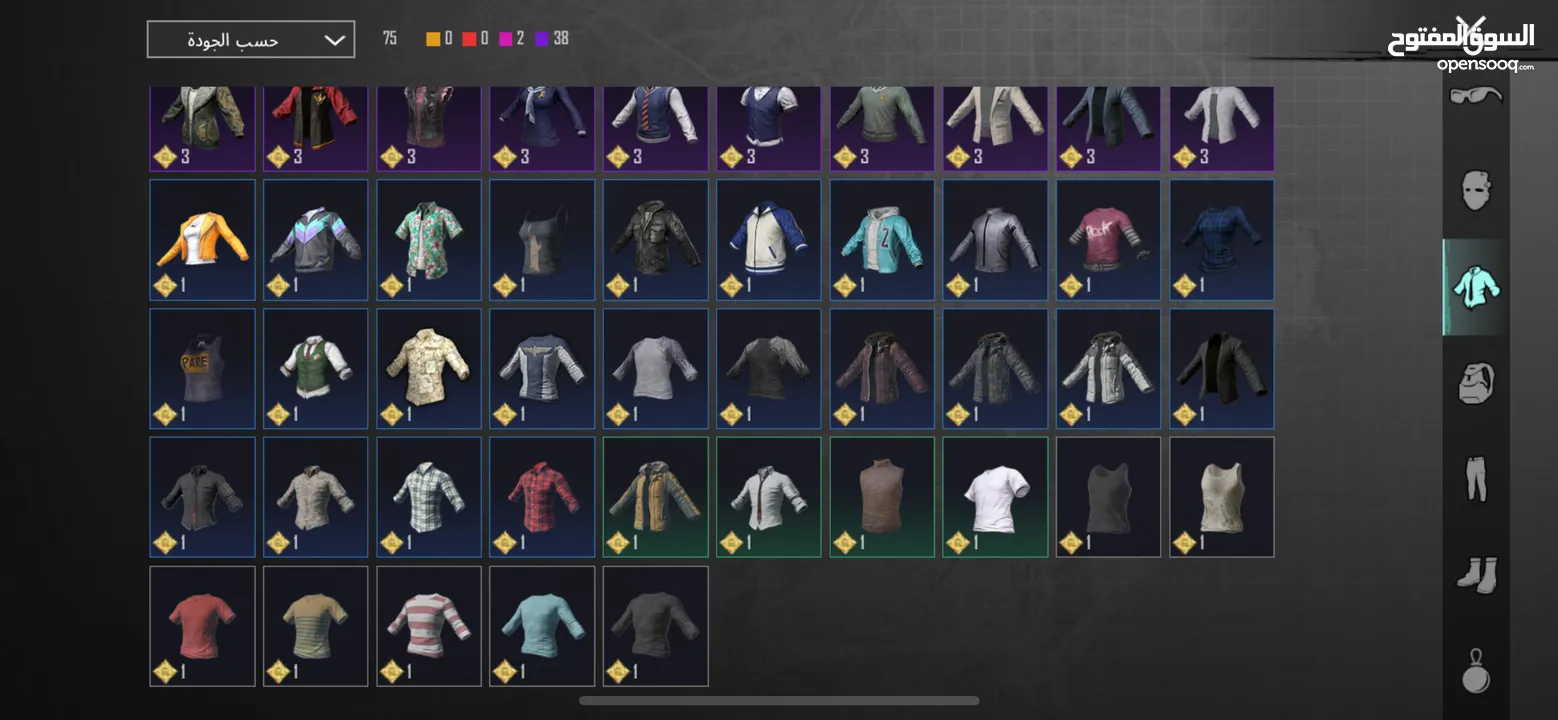Select the black leather hooded jacket
The image size is (1558, 720).
tap(655, 239)
